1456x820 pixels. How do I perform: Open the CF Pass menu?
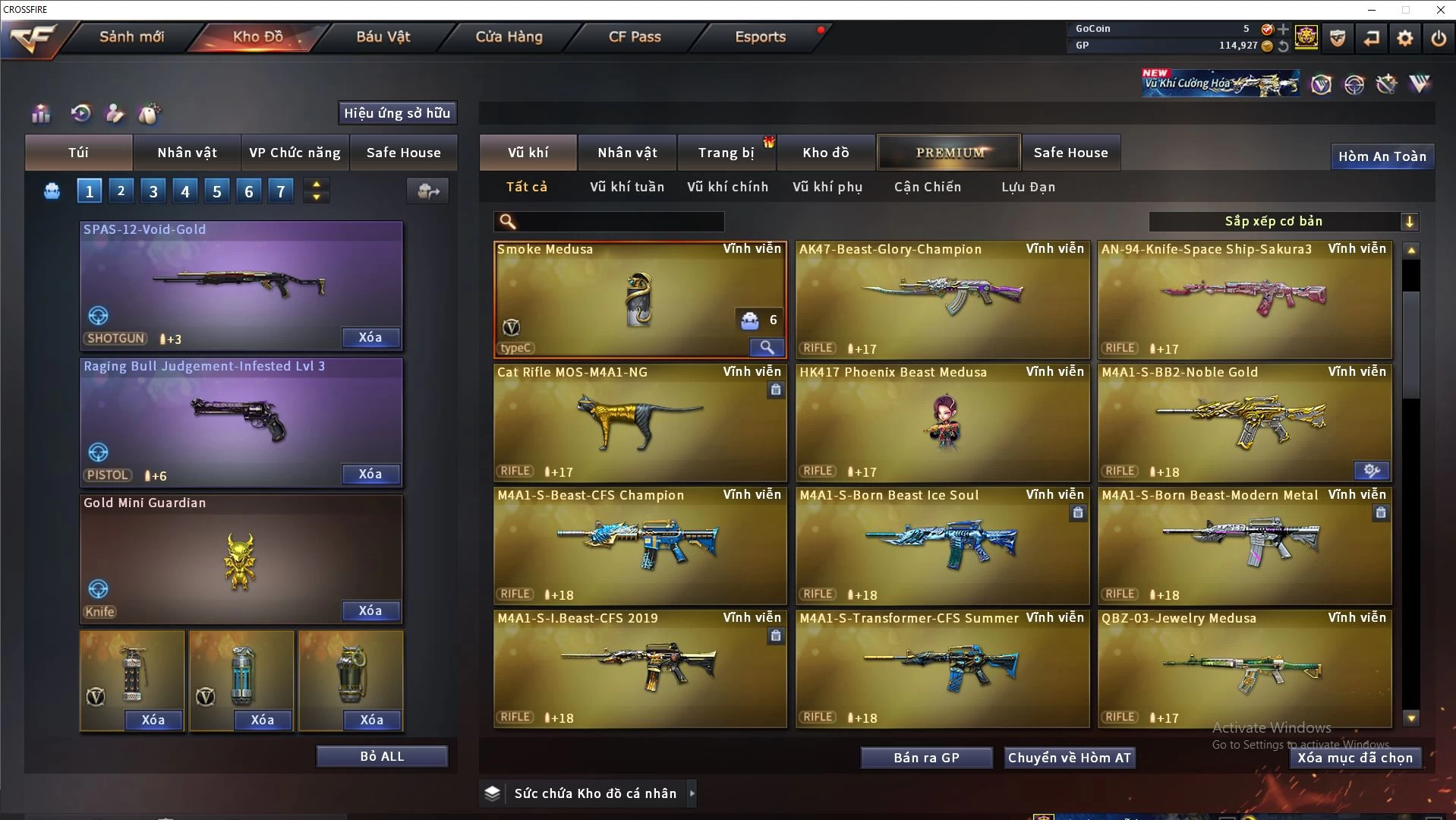click(x=635, y=36)
